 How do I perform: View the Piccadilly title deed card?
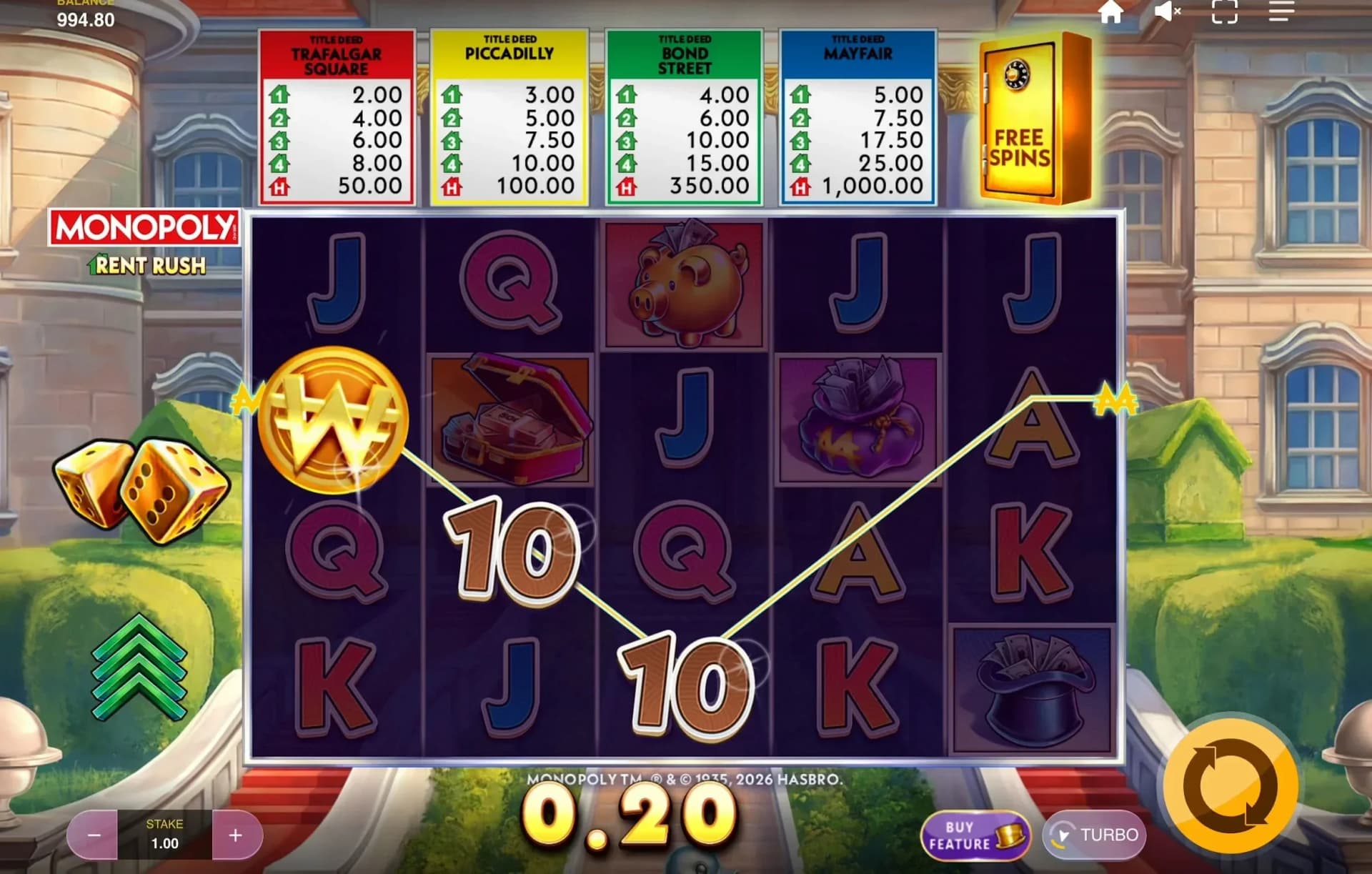509,114
